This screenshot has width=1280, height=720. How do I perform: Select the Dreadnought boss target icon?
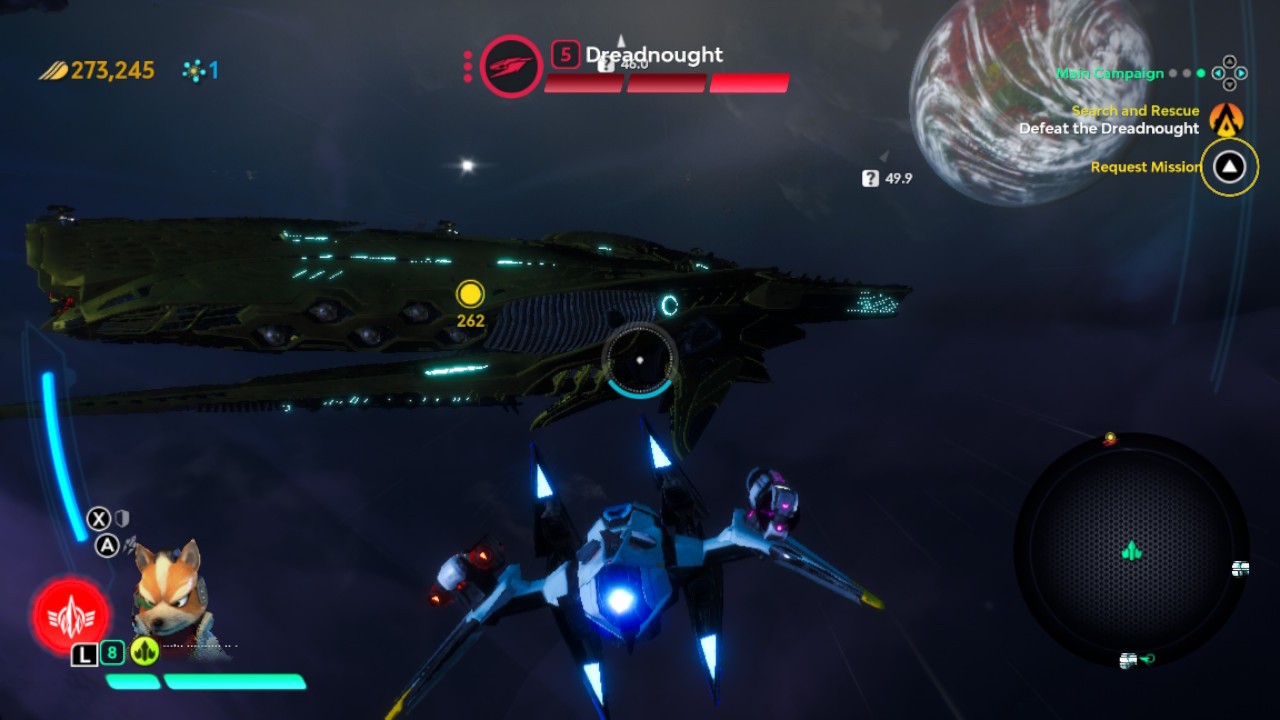tap(511, 66)
